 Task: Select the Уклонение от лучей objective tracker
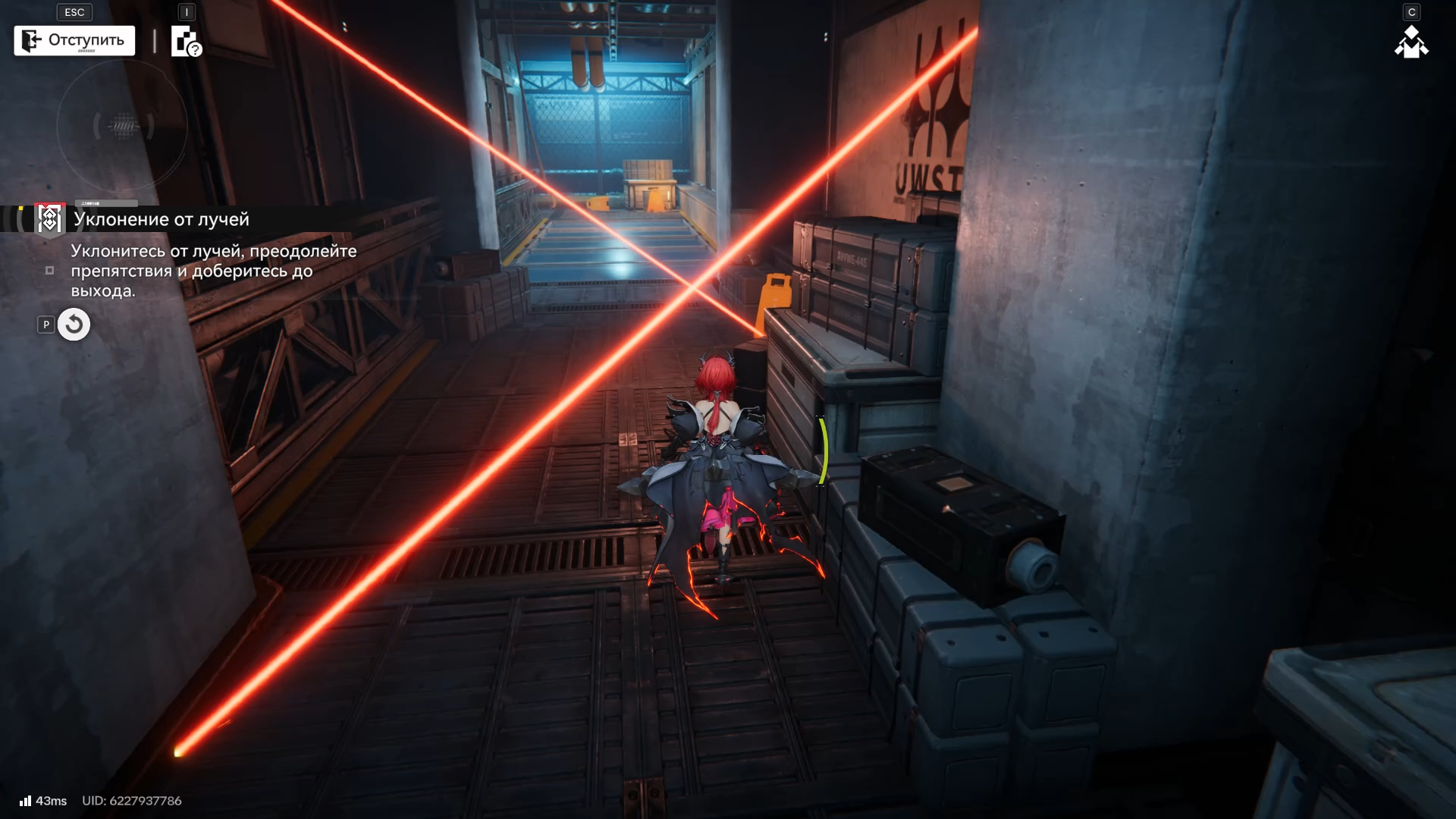tap(161, 219)
